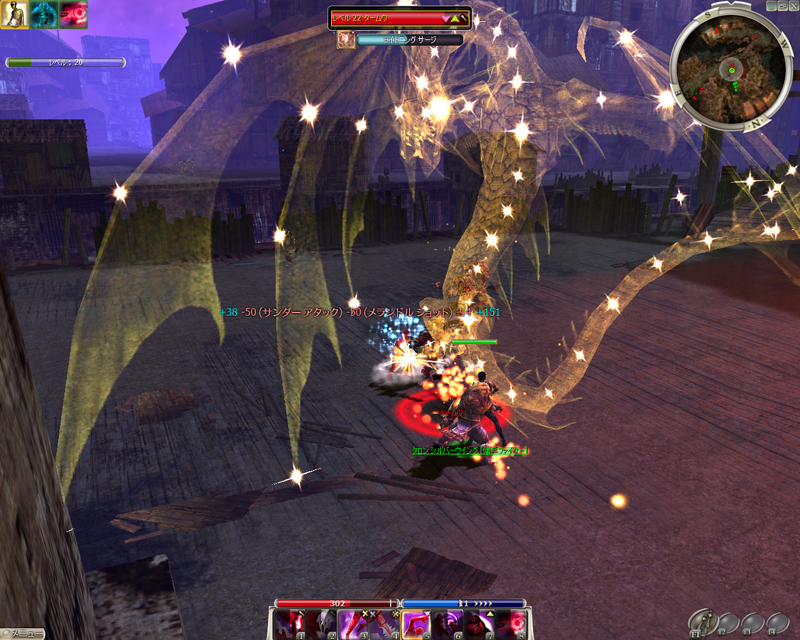Select the golden figure effect icon
This screenshot has width=800, height=640.
point(14,14)
